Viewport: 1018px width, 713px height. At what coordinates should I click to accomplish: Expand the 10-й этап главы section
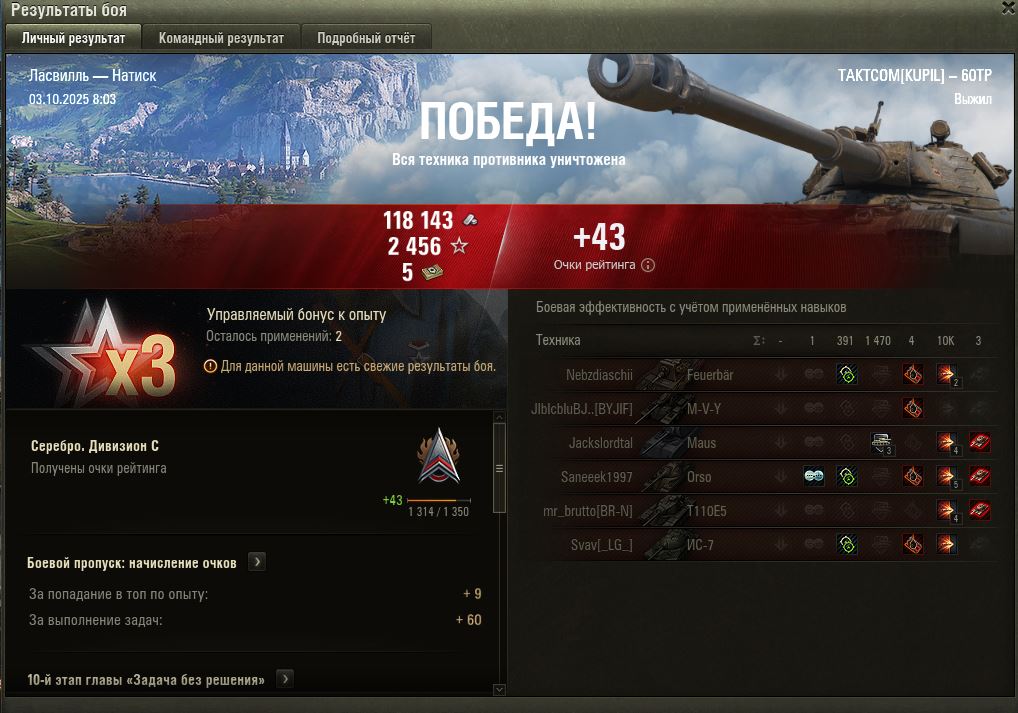tap(285, 680)
